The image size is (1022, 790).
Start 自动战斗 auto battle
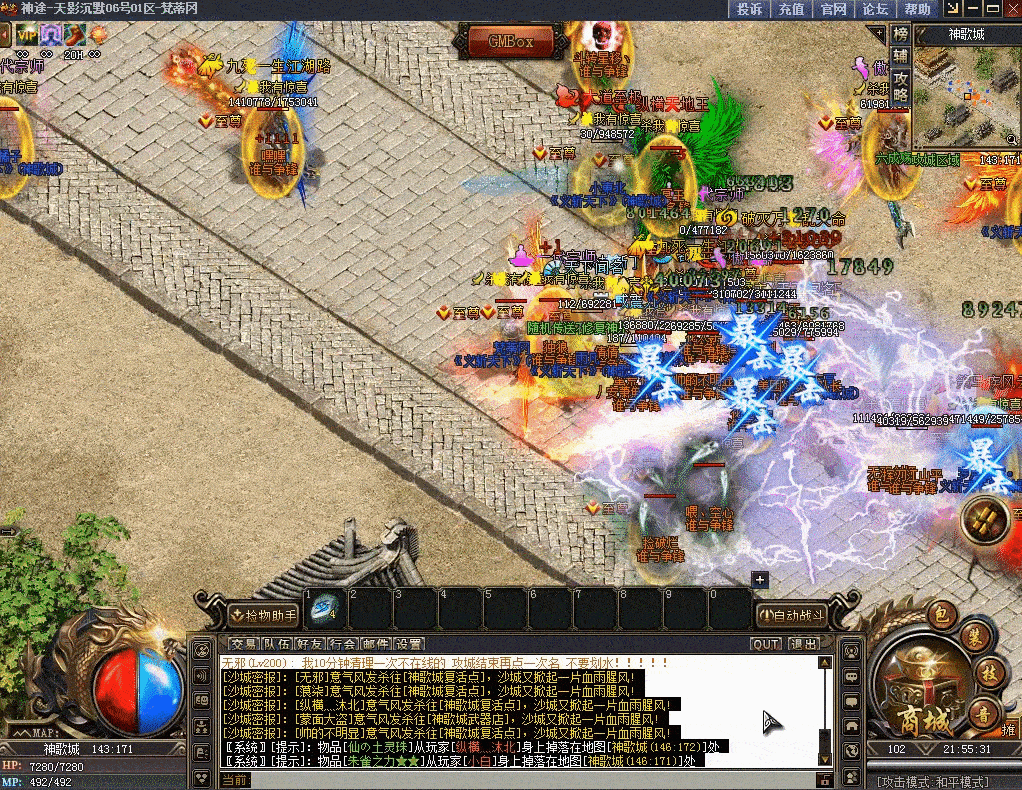pyautogui.click(x=791, y=614)
